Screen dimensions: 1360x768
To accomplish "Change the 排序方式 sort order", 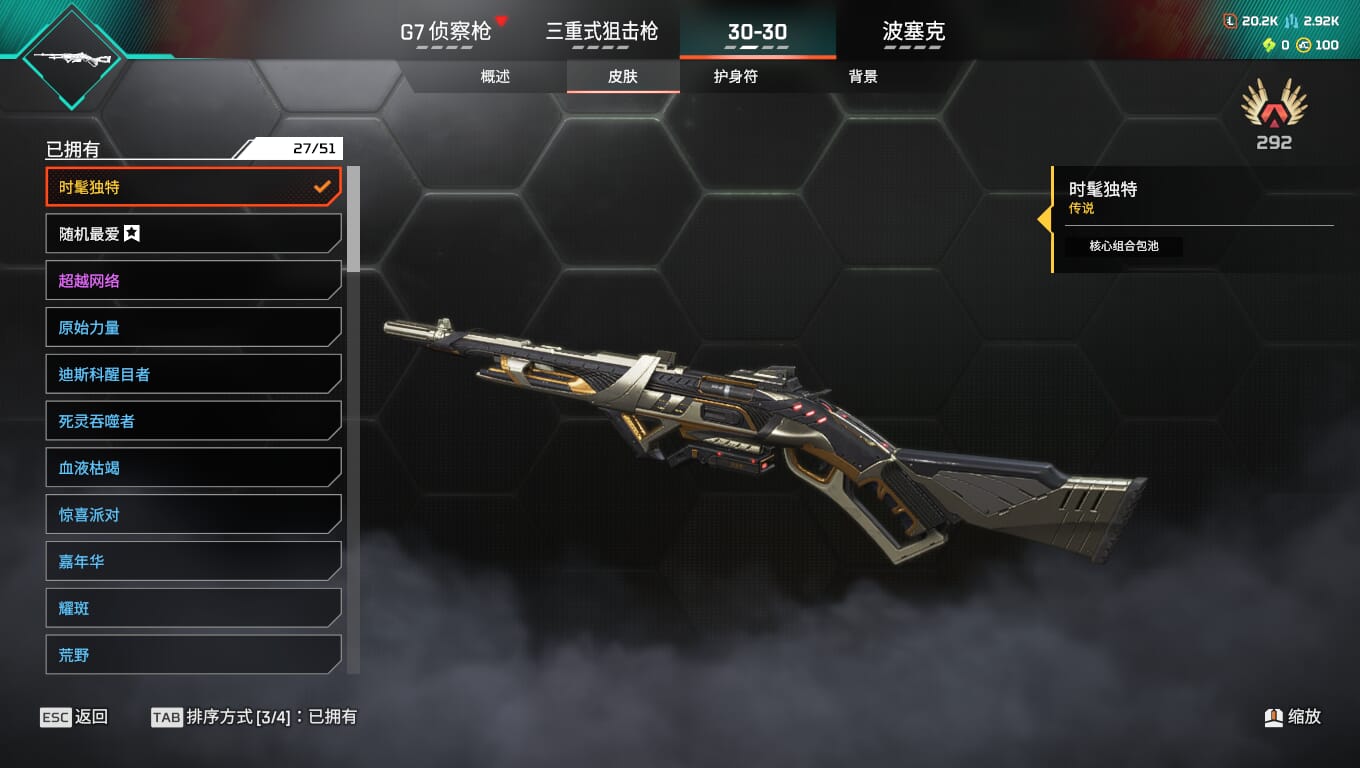I will pyautogui.click(x=253, y=717).
